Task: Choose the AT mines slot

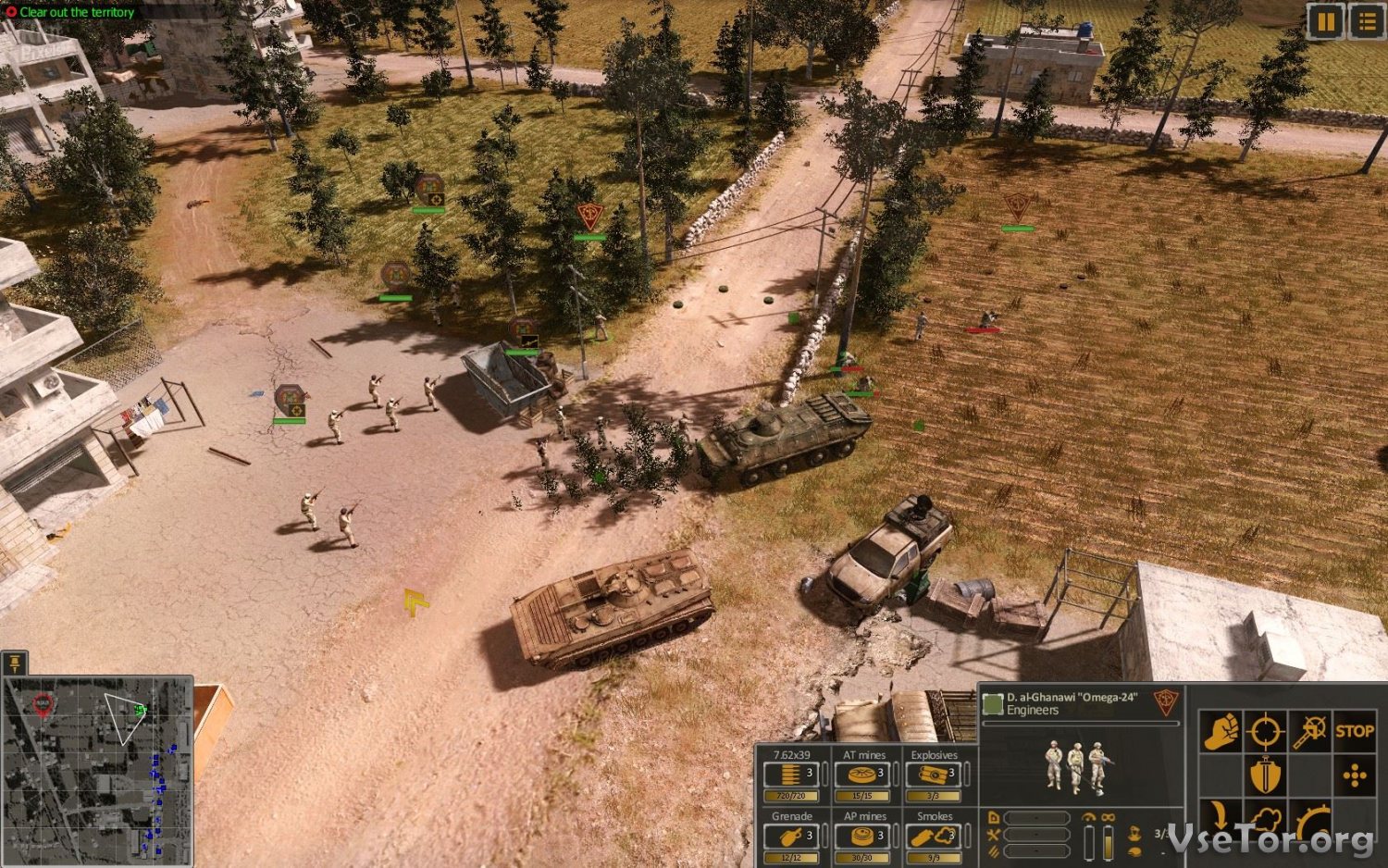Action: pyautogui.click(x=863, y=775)
